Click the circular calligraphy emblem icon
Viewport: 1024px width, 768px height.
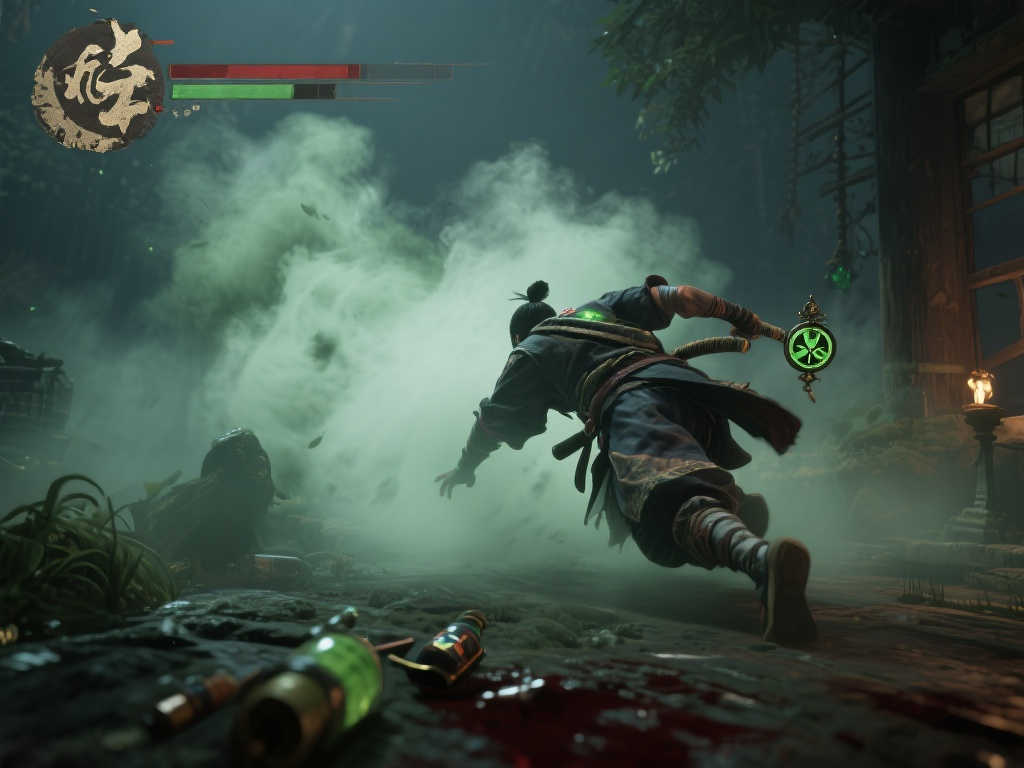98,85
